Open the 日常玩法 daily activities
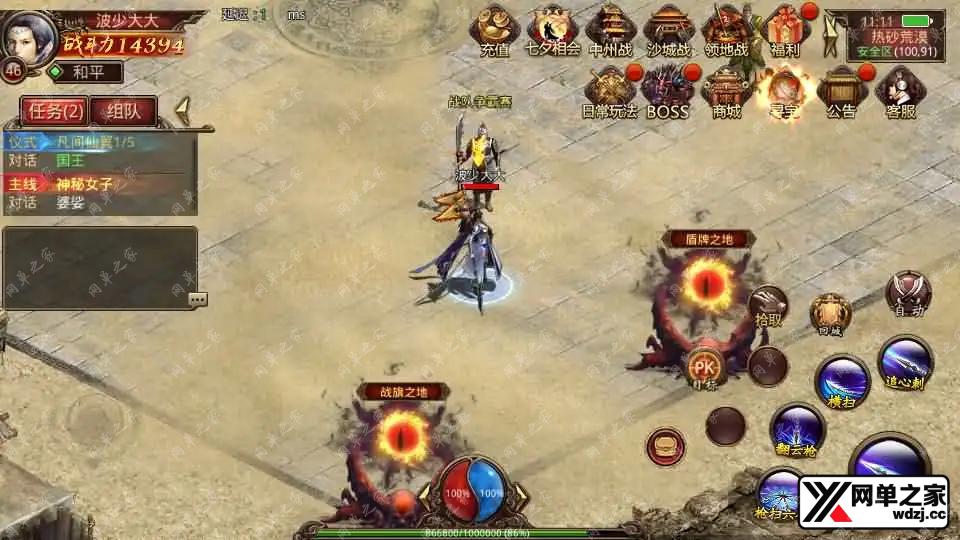The height and width of the screenshot is (540, 960). click(x=611, y=91)
